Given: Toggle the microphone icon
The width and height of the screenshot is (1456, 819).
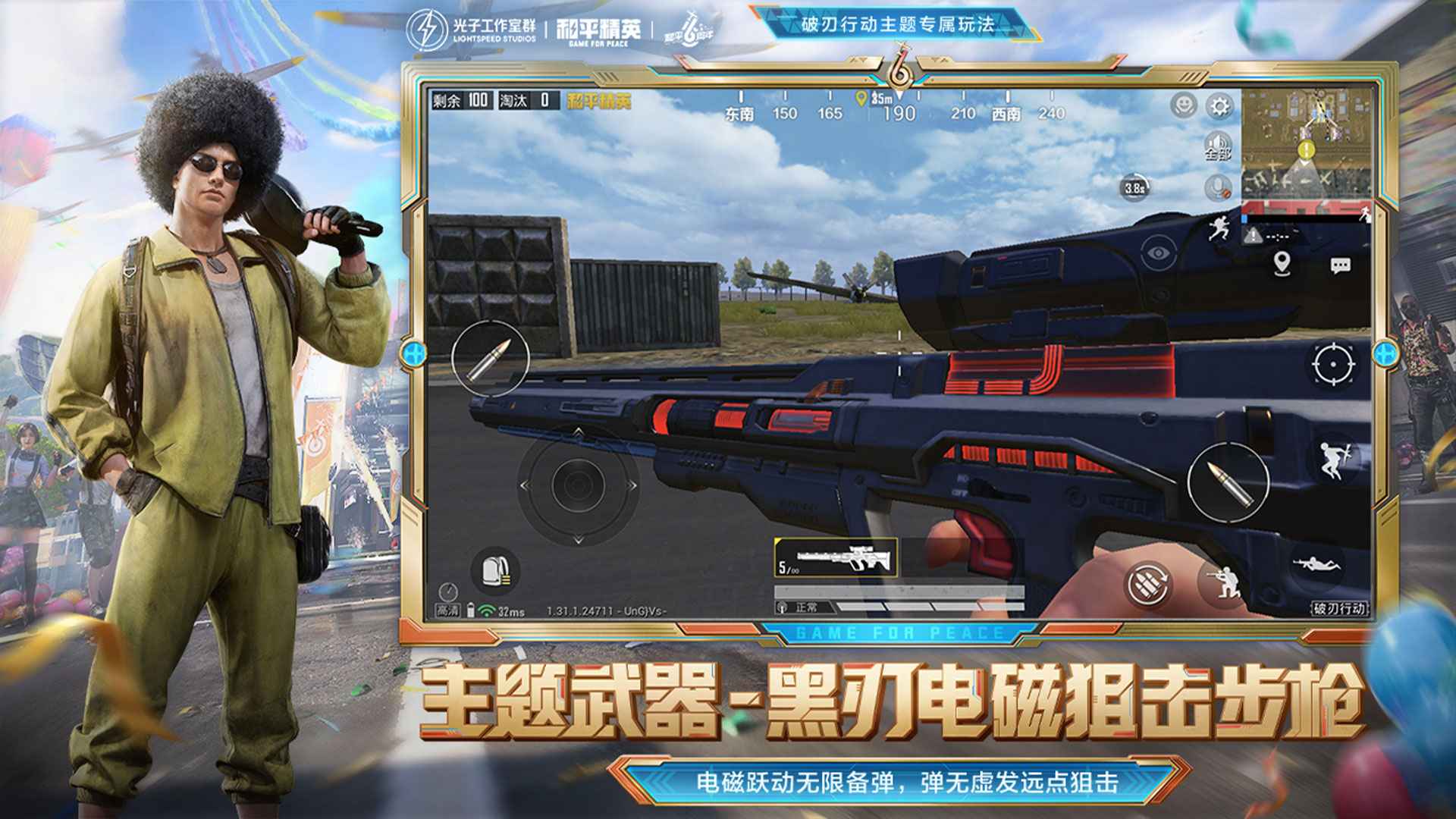Looking at the screenshot, I should pyautogui.click(x=1218, y=187).
